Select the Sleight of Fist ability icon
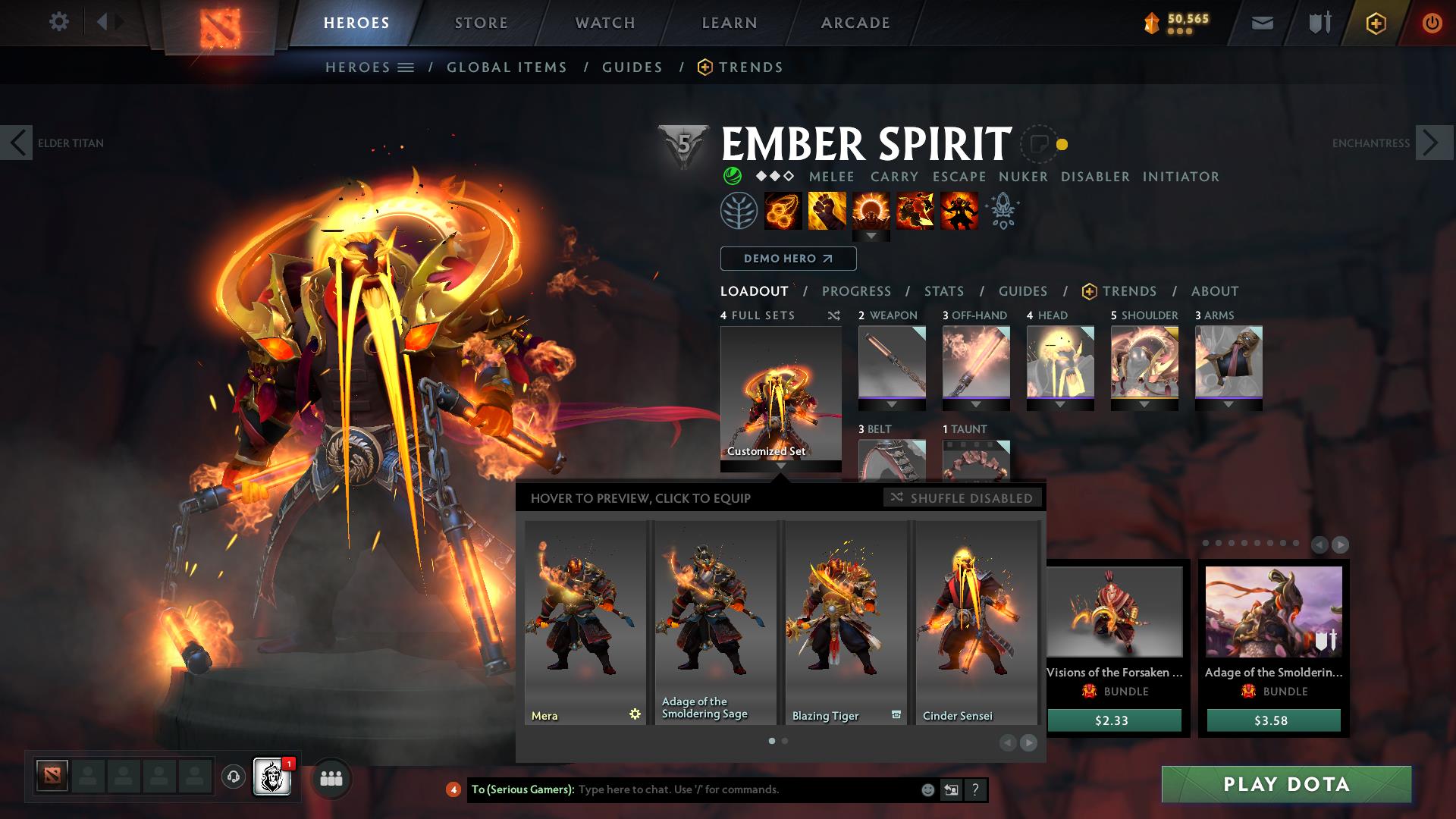Image resolution: width=1456 pixels, height=819 pixels. tap(828, 211)
